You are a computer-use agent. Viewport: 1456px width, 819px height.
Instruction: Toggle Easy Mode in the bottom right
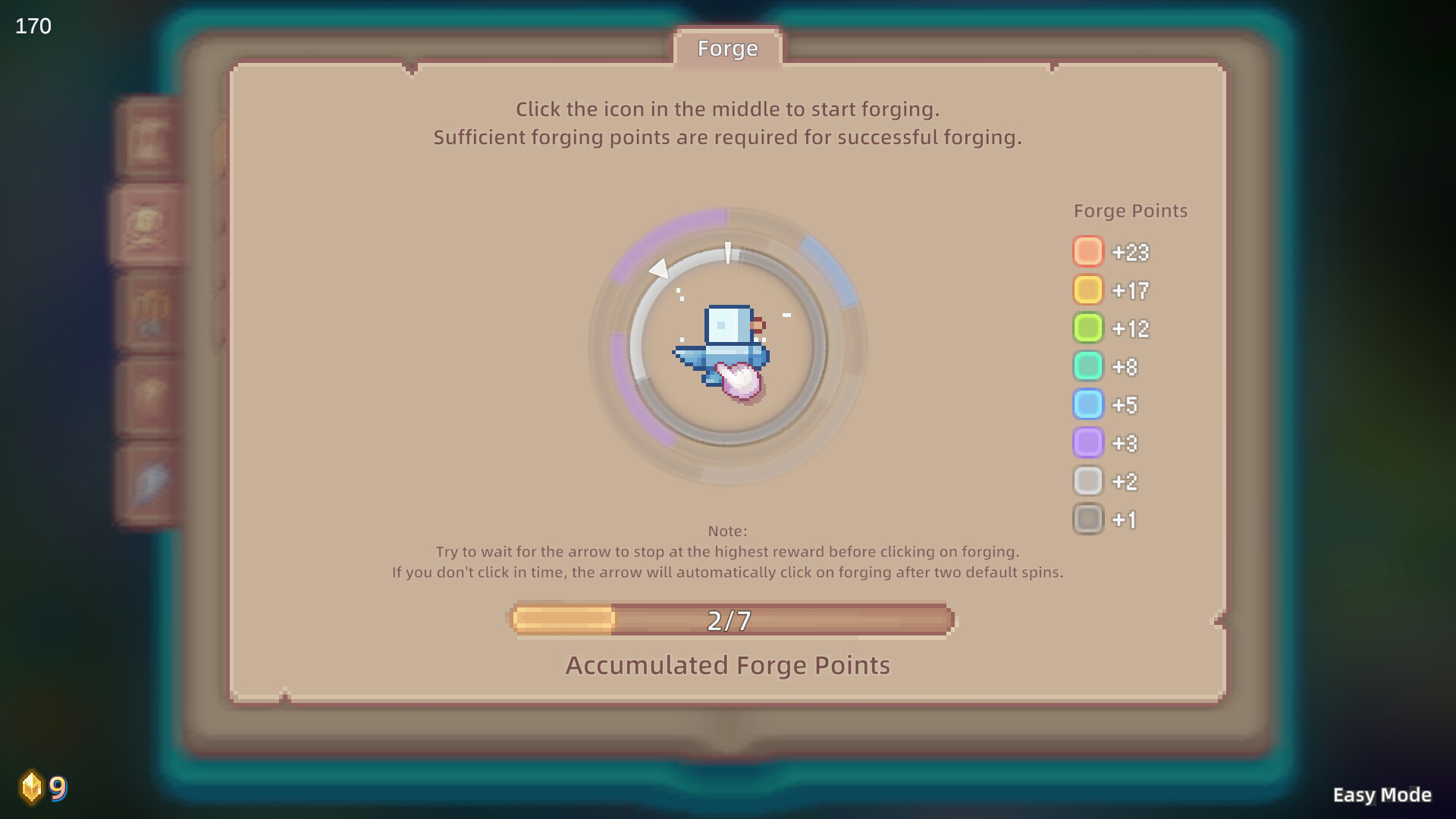1382,795
